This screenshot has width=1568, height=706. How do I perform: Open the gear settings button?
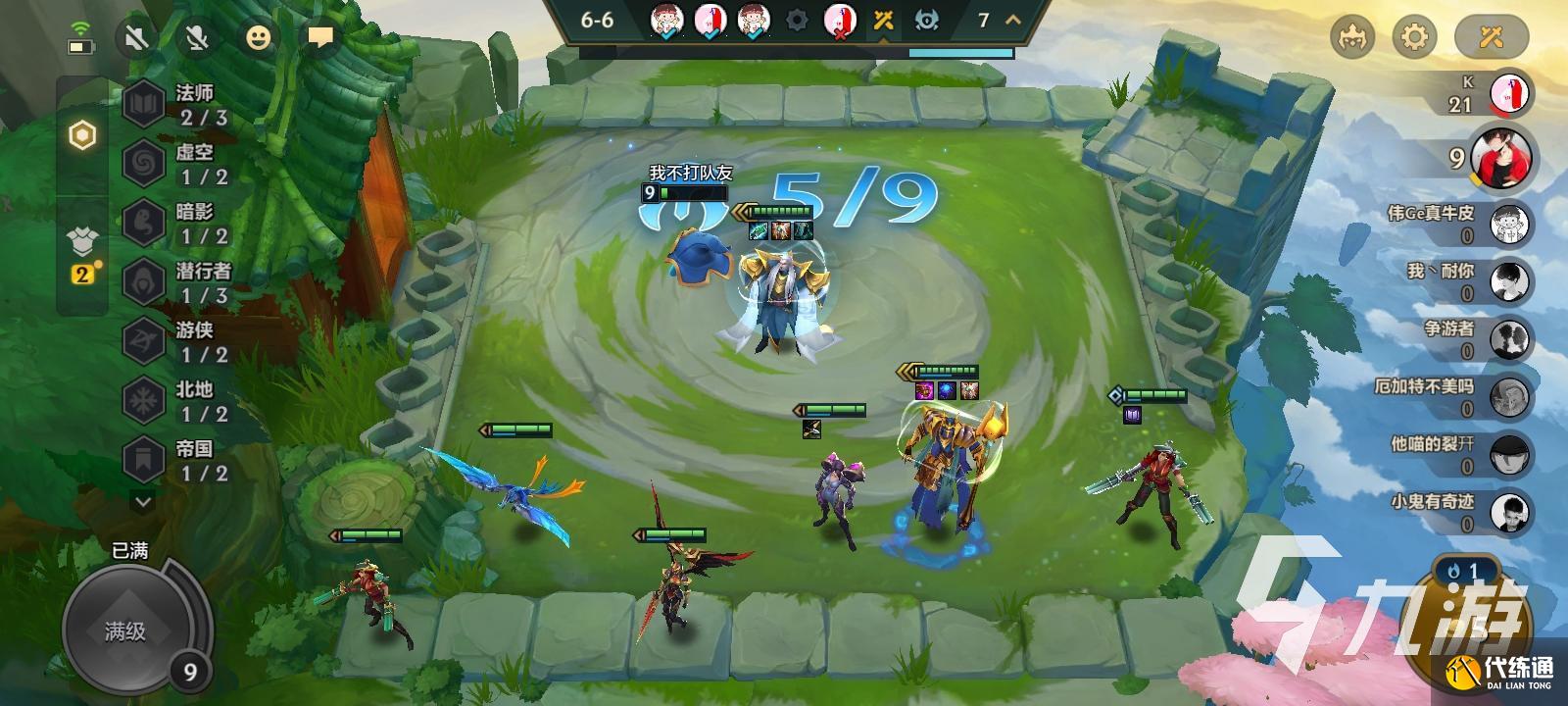[1414, 38]
